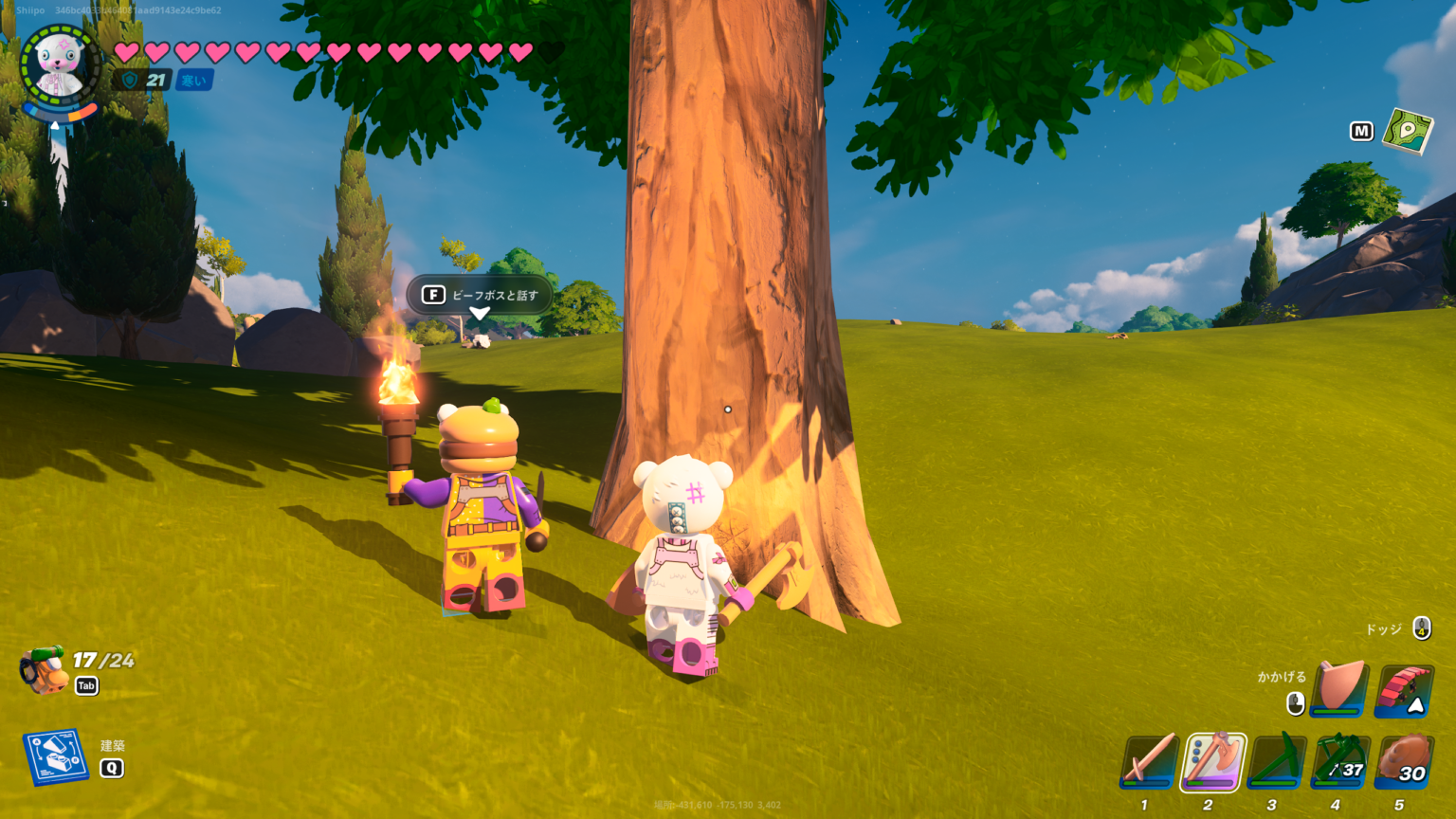Screen dimensions: 1456x819
Task: Expand the map using the M key badge
Action: pyautogui.click(x=1361, y=131)
